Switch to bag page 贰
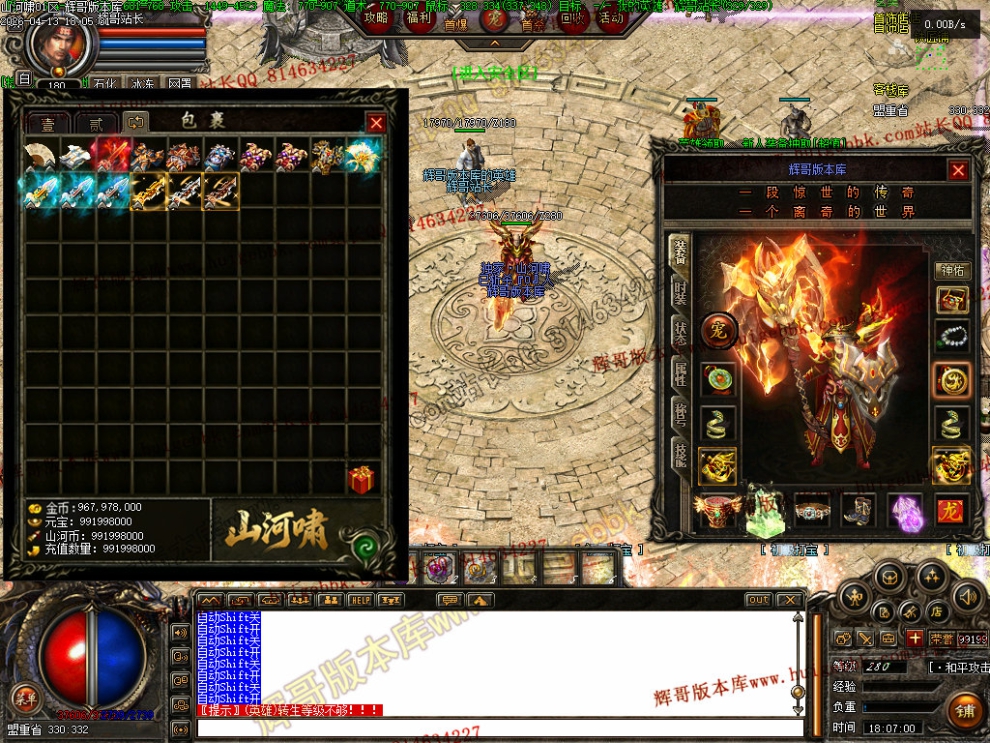Image resolution: width=990 pixels, height=743 pixels. tap(96, 123)
